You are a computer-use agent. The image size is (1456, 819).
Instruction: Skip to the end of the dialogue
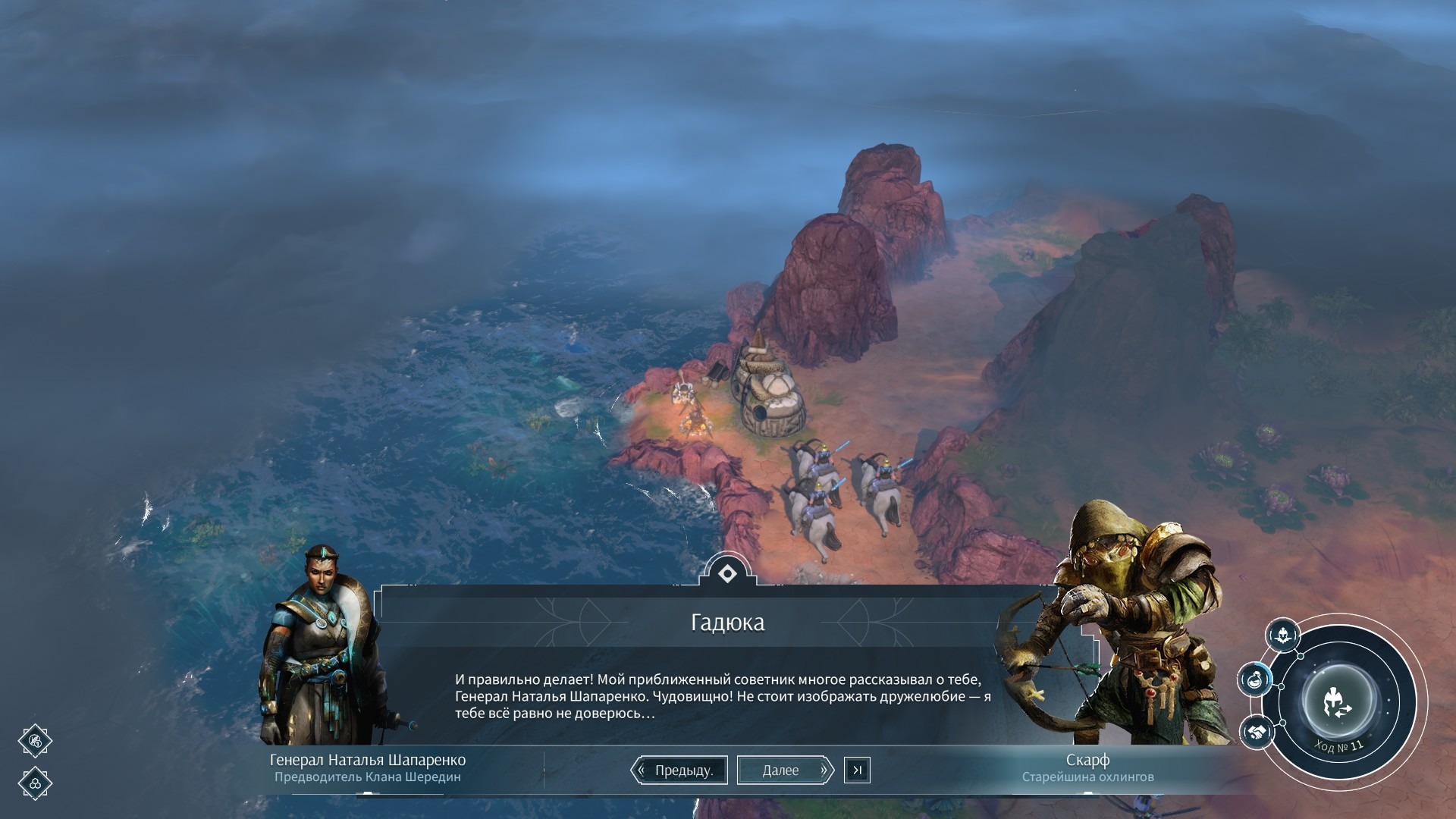(x=857, y=770)
